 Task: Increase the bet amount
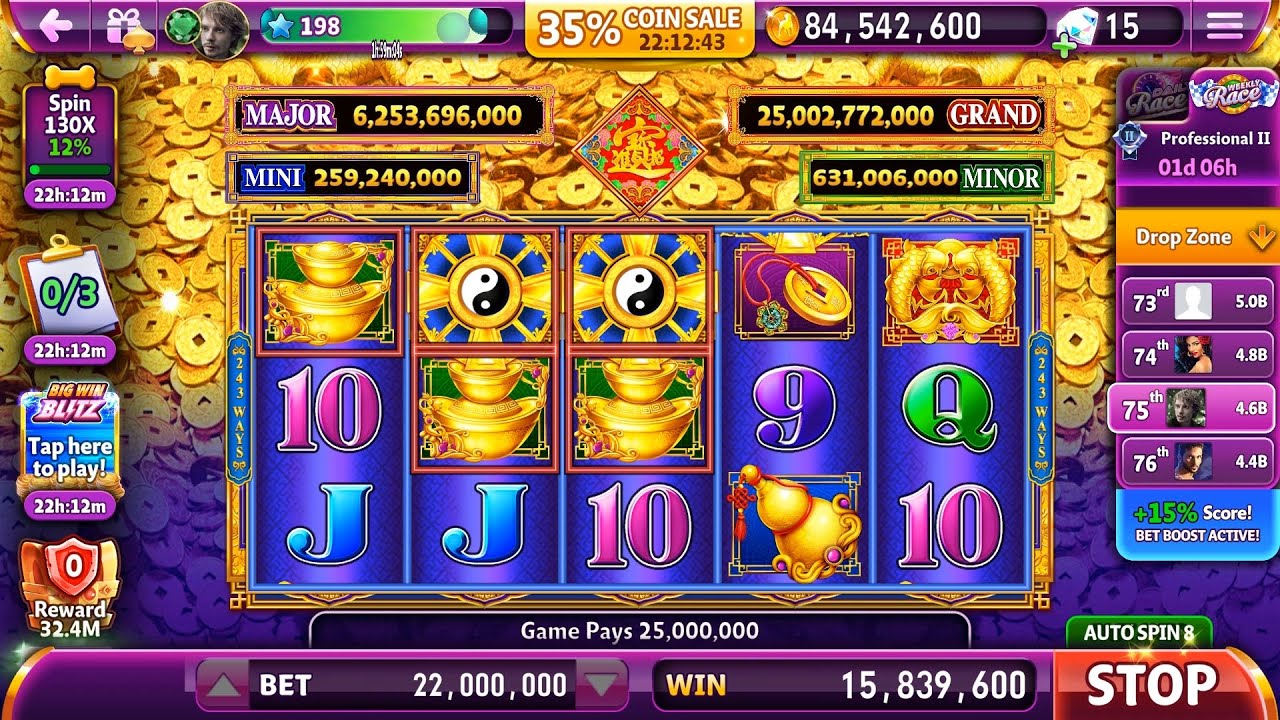pos(225,685)
